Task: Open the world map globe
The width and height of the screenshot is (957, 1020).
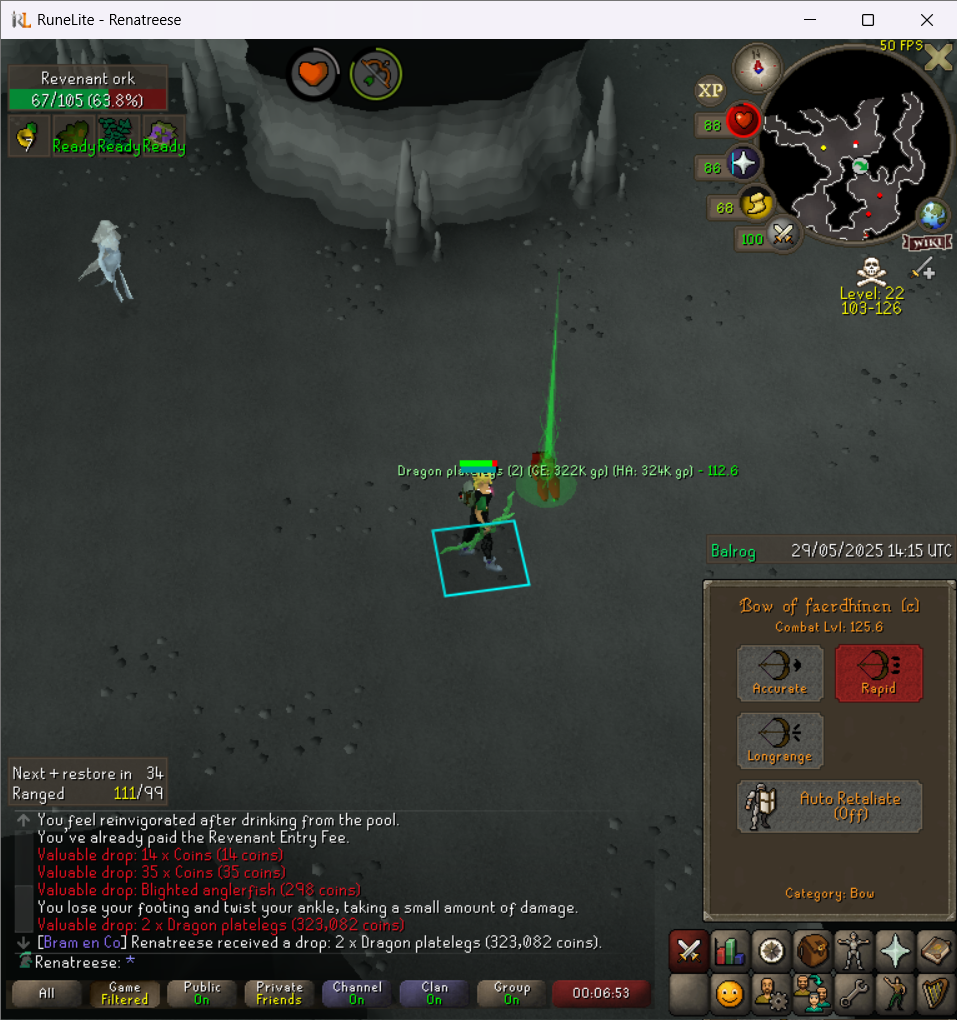Action: pyautogui.click(x=933, y=215)
